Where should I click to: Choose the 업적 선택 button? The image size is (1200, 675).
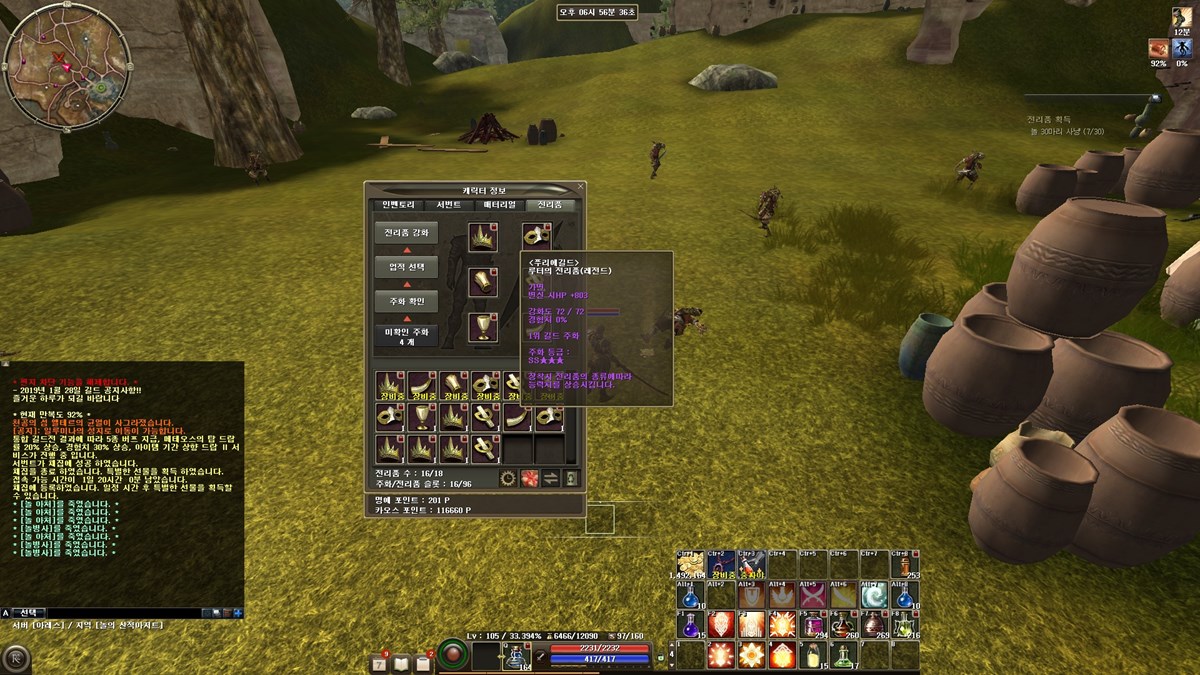[406, 266]
